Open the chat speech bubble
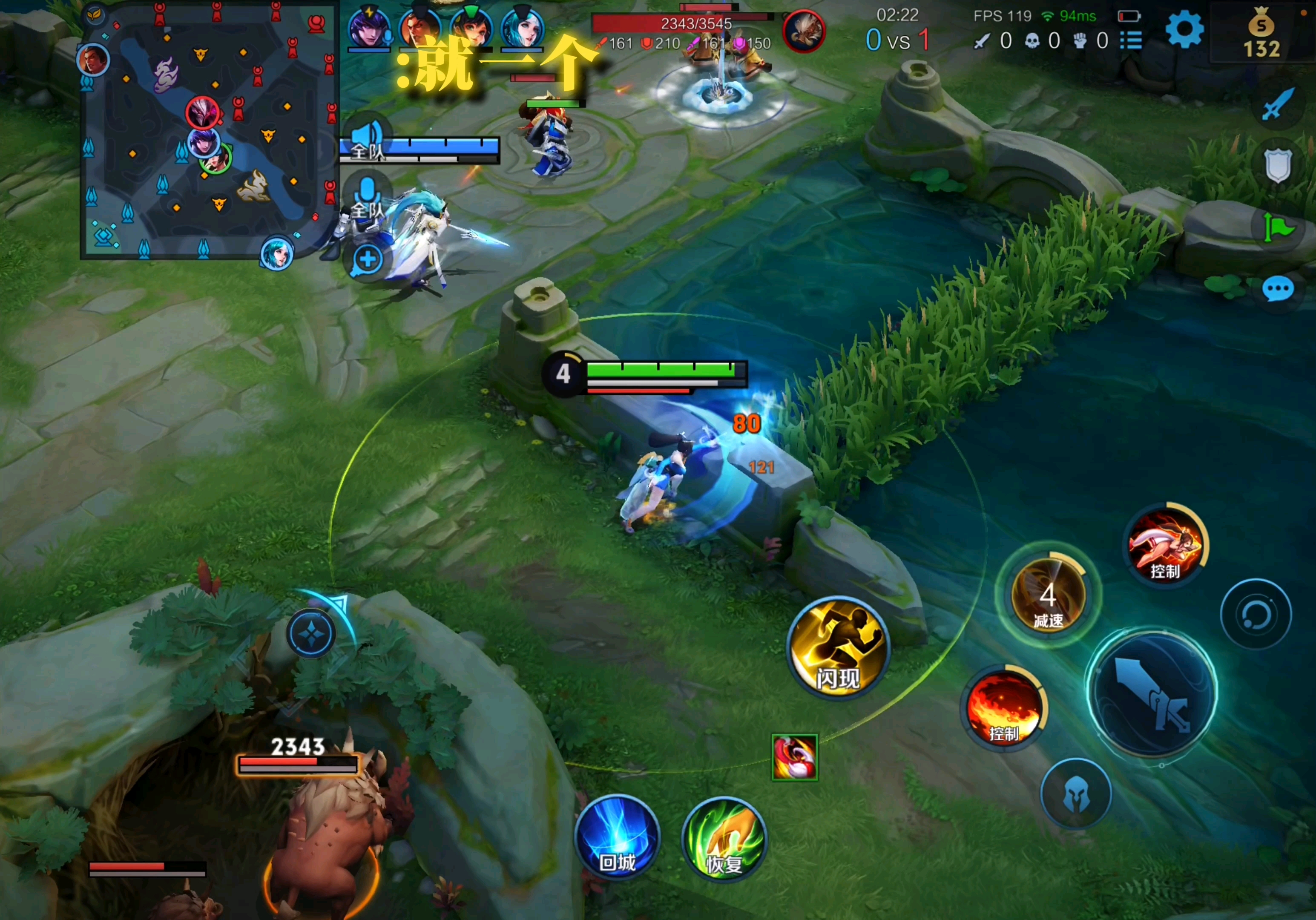 1278,290
